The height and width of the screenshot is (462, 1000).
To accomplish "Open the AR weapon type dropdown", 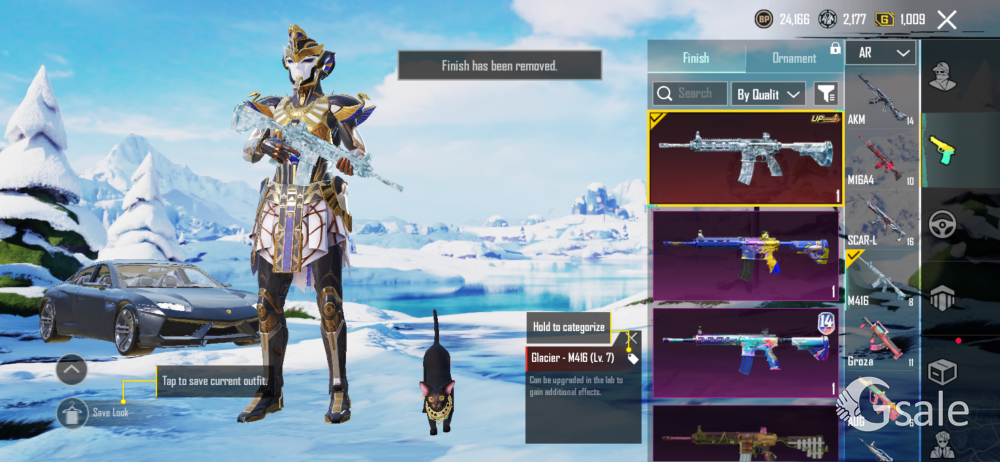I will (880, 53).
